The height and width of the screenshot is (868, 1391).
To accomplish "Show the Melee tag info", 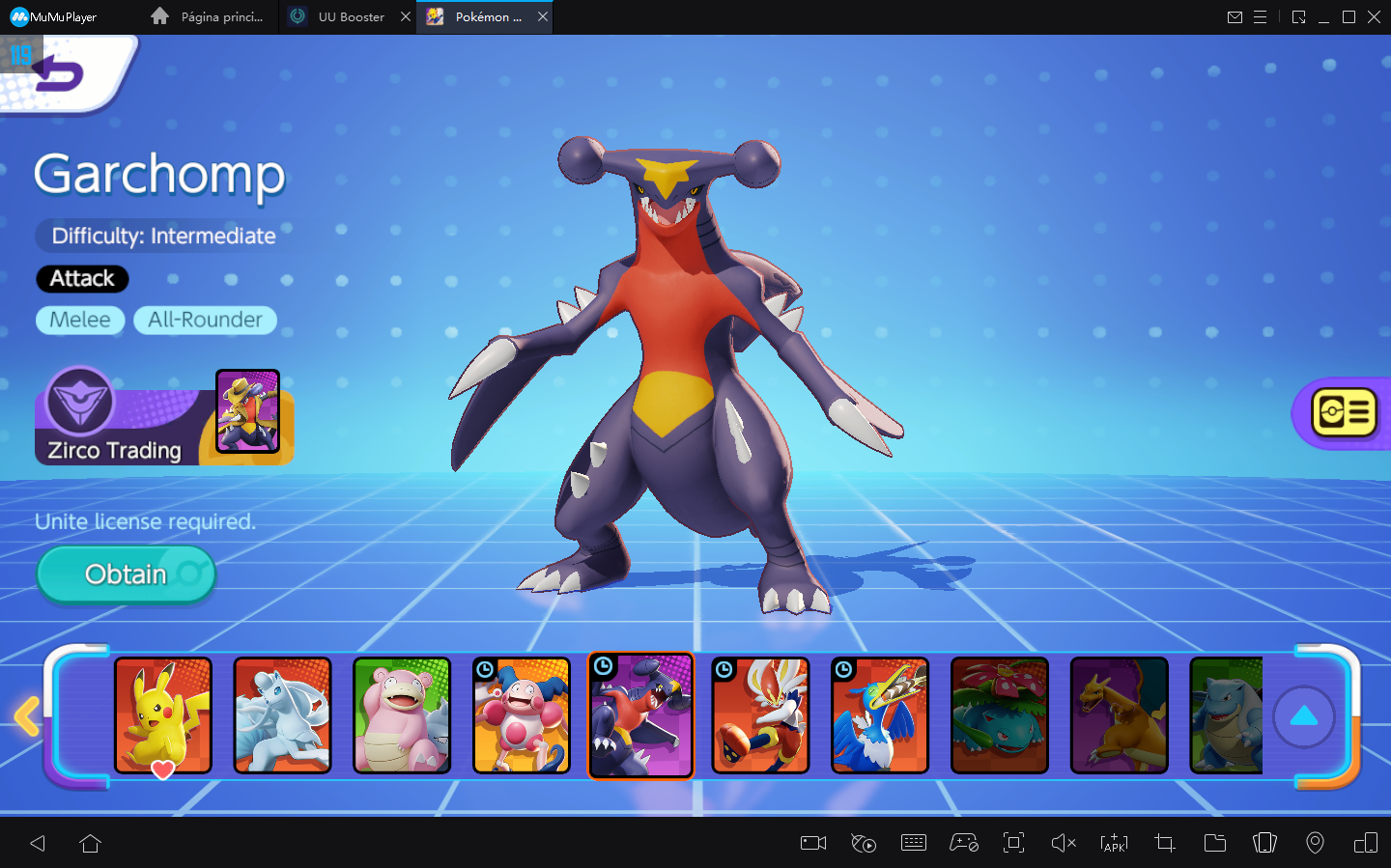I will (x=80, y=320).
